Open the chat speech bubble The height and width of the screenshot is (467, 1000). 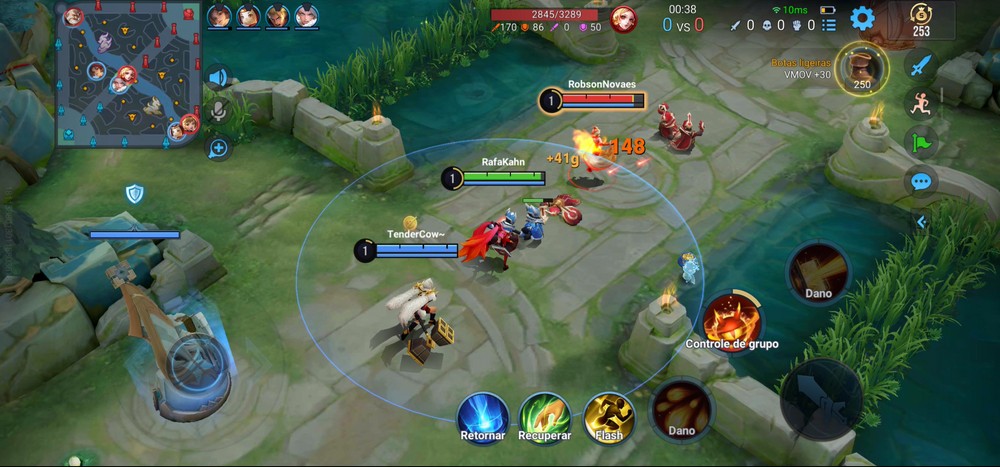pyautogui.click(x=920, y=182)
